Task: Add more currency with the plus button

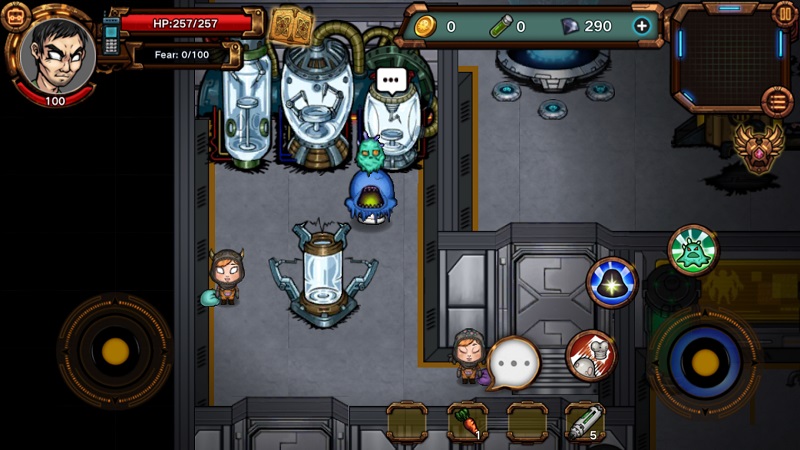Action: point(641,26)
